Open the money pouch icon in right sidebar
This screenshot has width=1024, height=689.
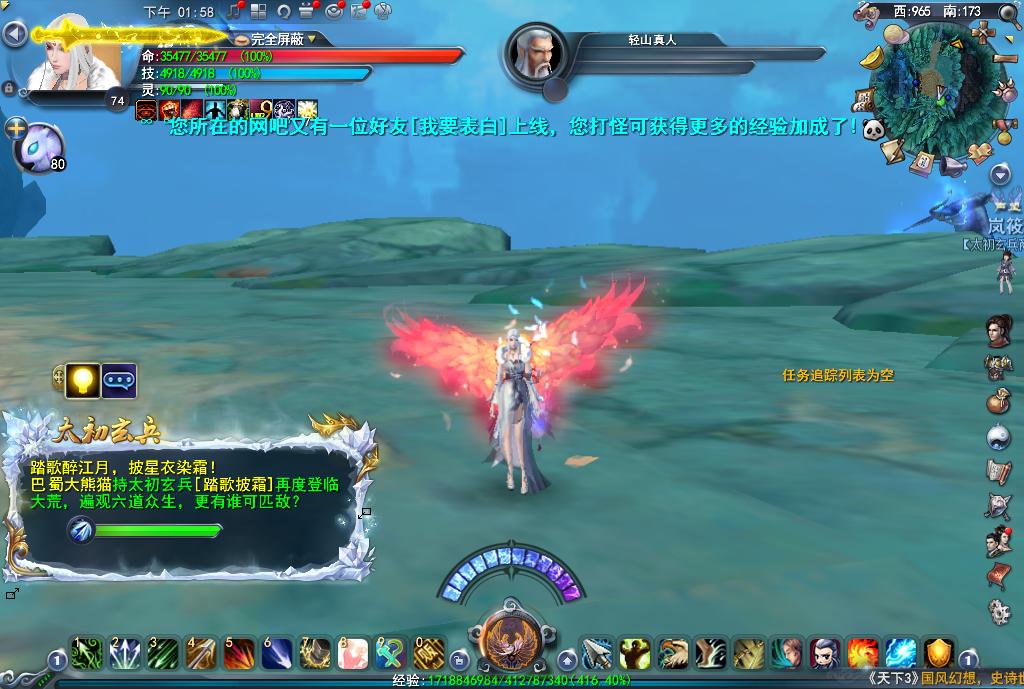(x=998, y=401)
